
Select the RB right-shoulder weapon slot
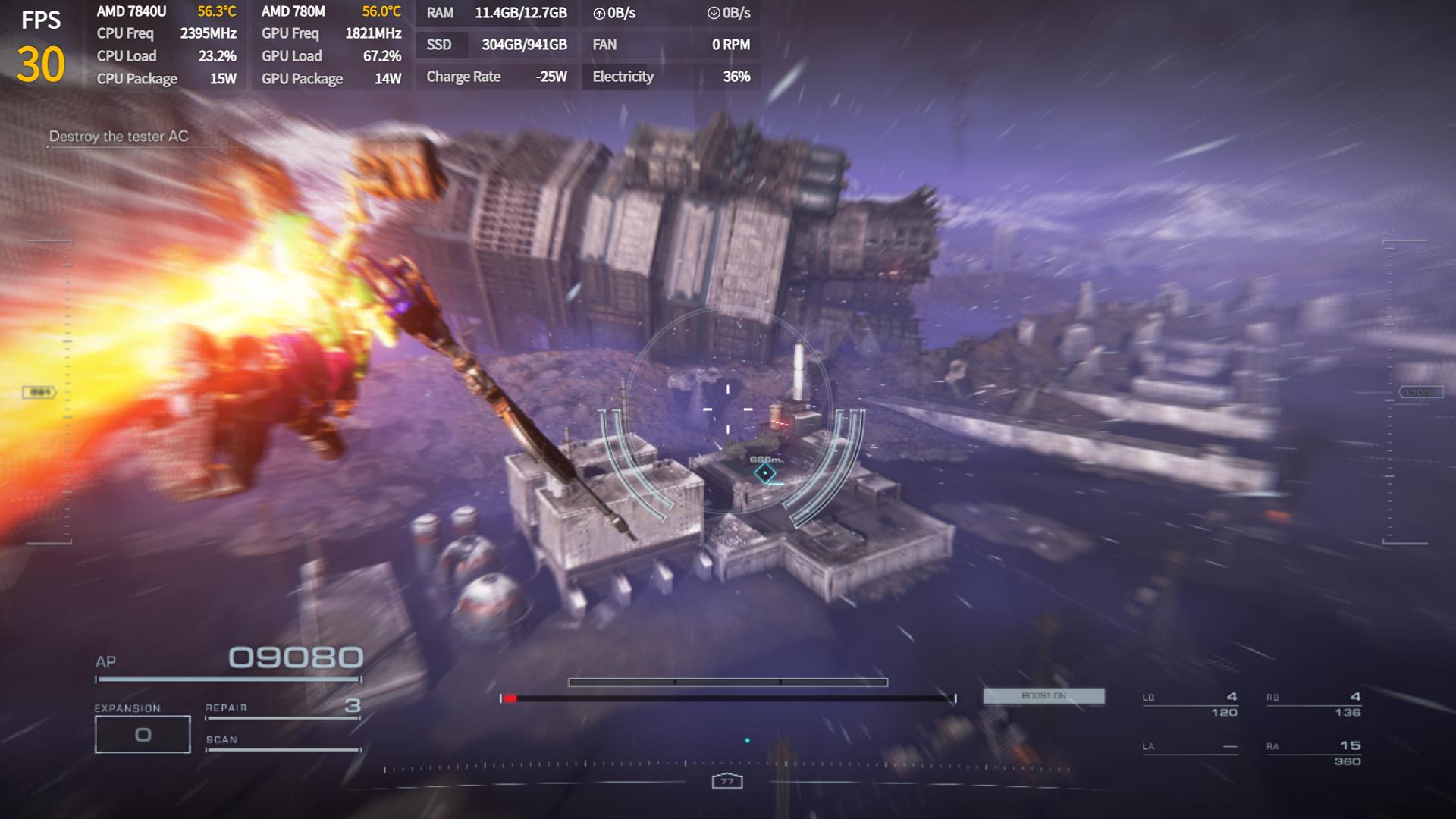pos(1313,704)
